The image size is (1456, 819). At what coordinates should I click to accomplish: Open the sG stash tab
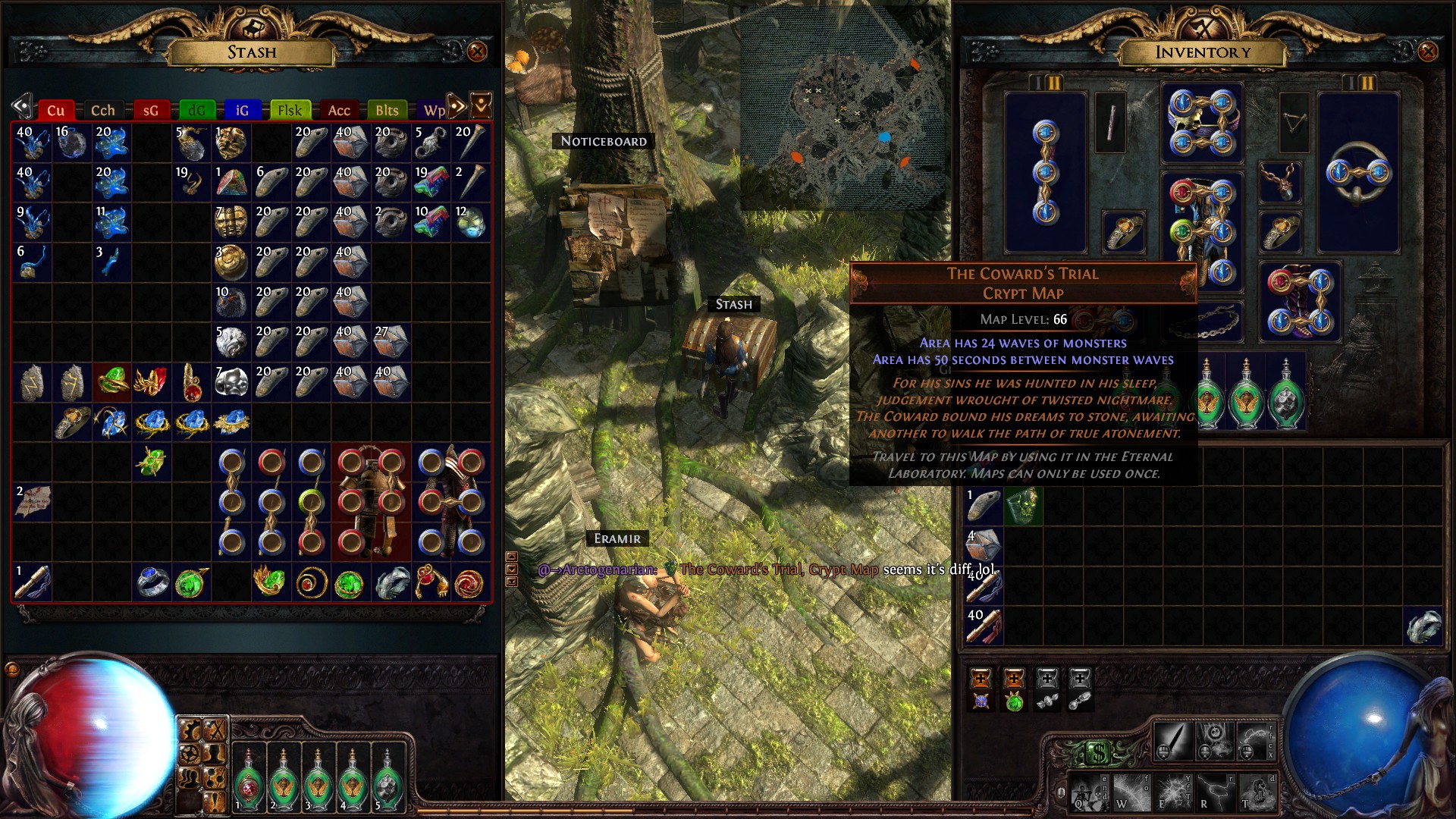click(x=150, y=111)
